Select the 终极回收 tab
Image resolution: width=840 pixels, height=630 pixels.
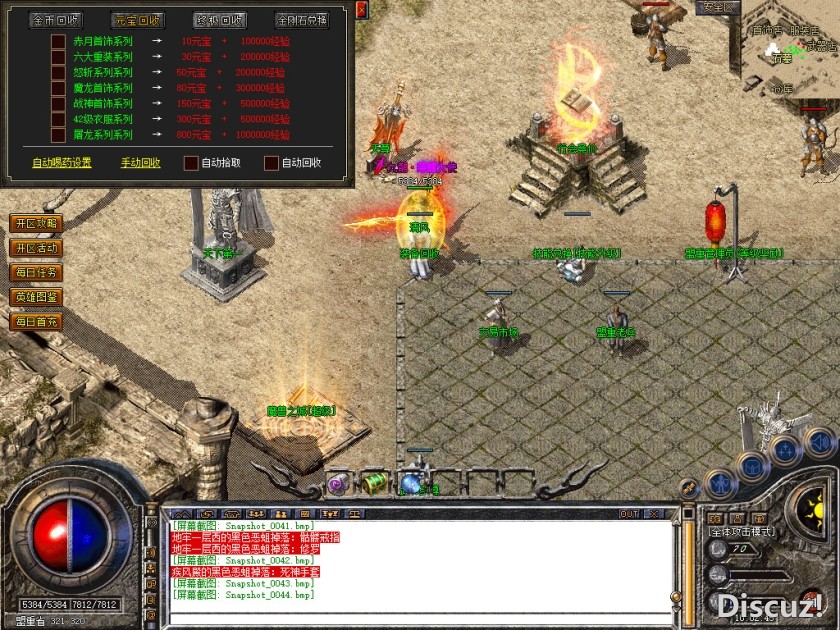point(218,20)
